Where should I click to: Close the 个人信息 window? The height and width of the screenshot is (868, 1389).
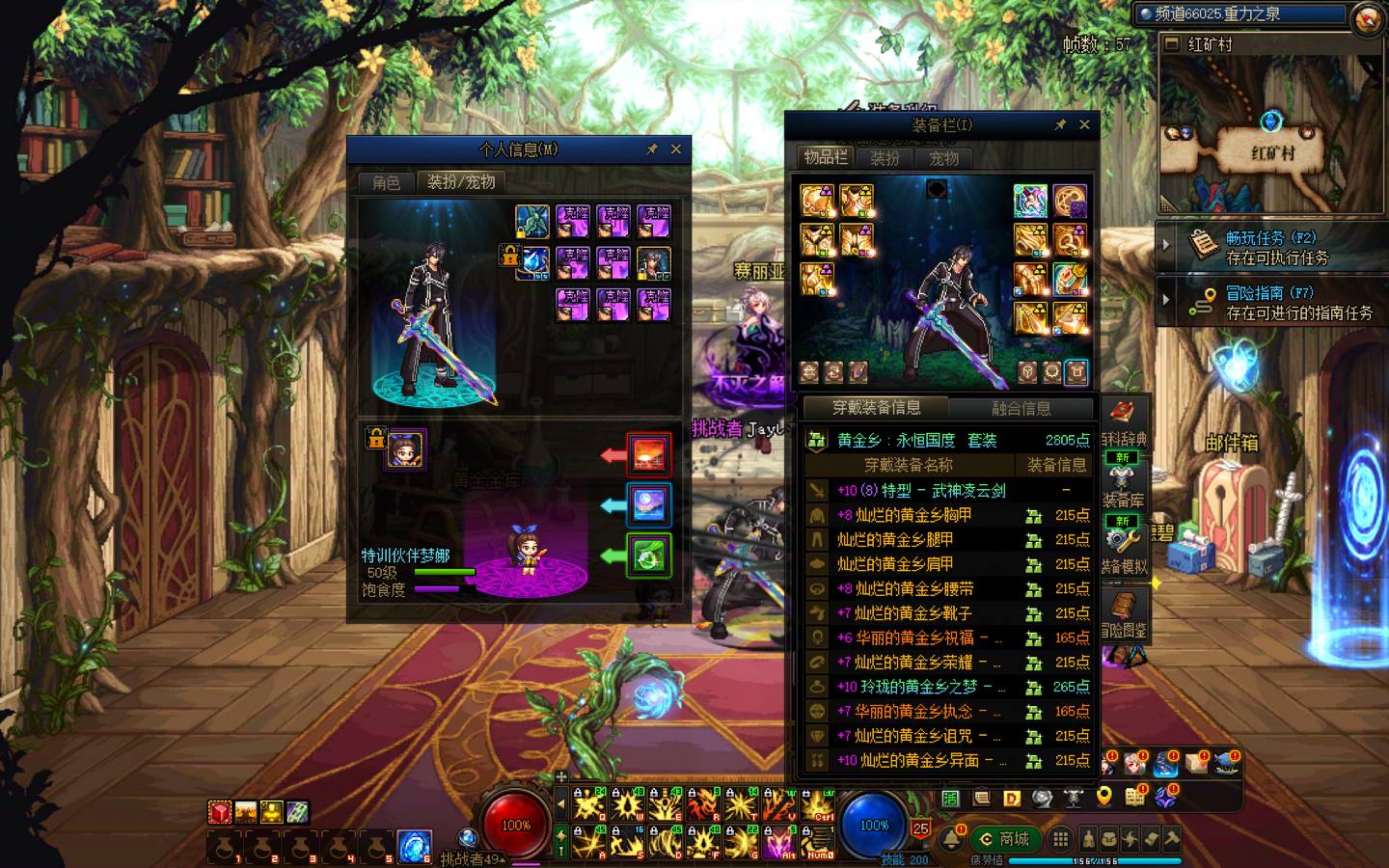pos(676,149)
